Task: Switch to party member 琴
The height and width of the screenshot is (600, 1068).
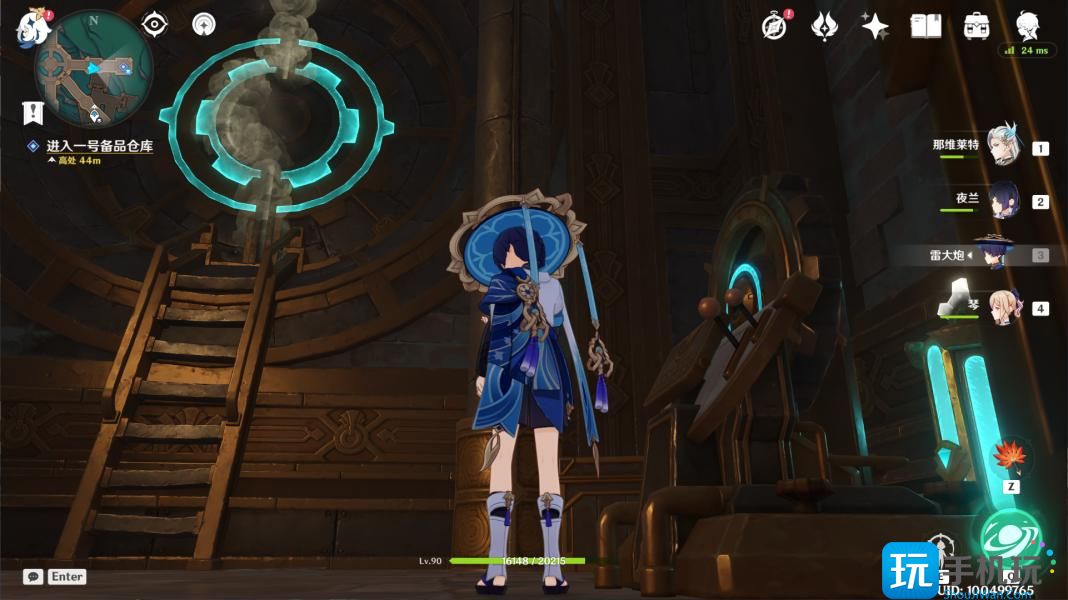Action: pyautogui.click(x=1002, y=308)
